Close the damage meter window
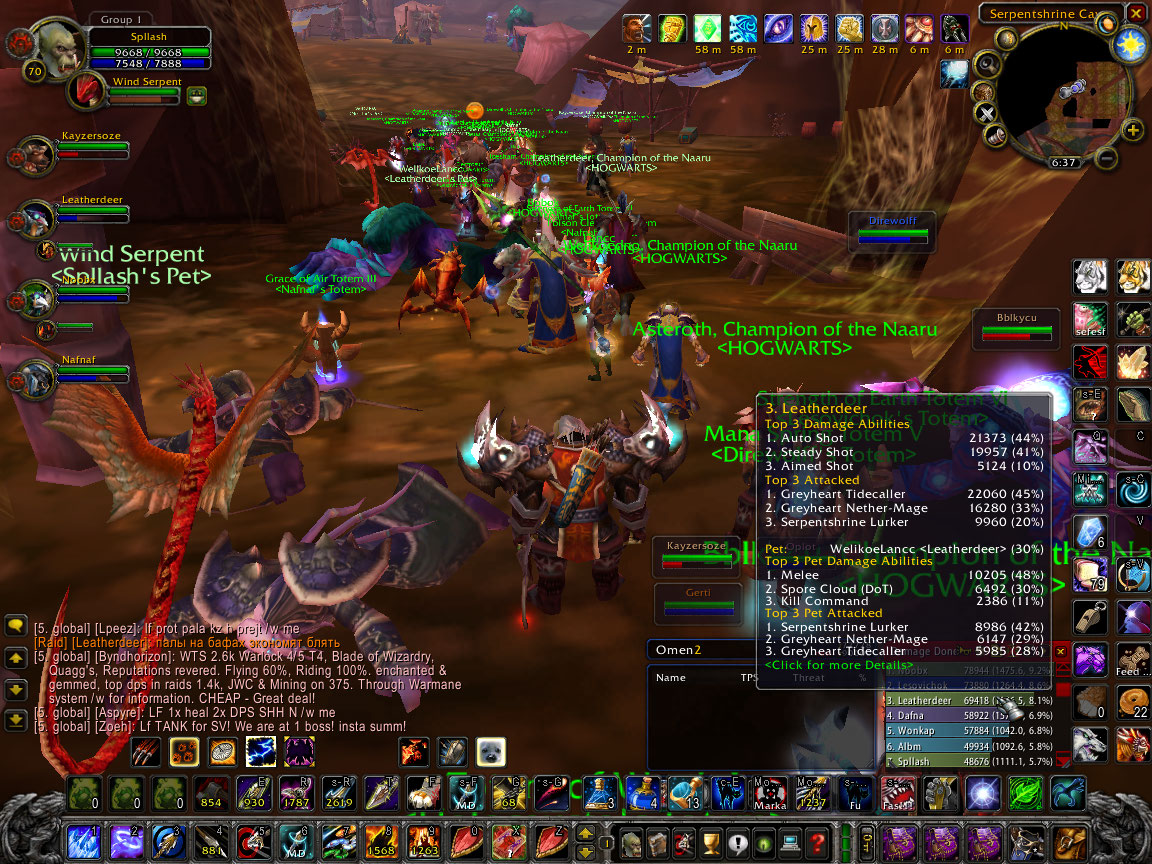The height and width of the screenshot is (864, 1152). pyautogui.click(x=1062, y=651)
